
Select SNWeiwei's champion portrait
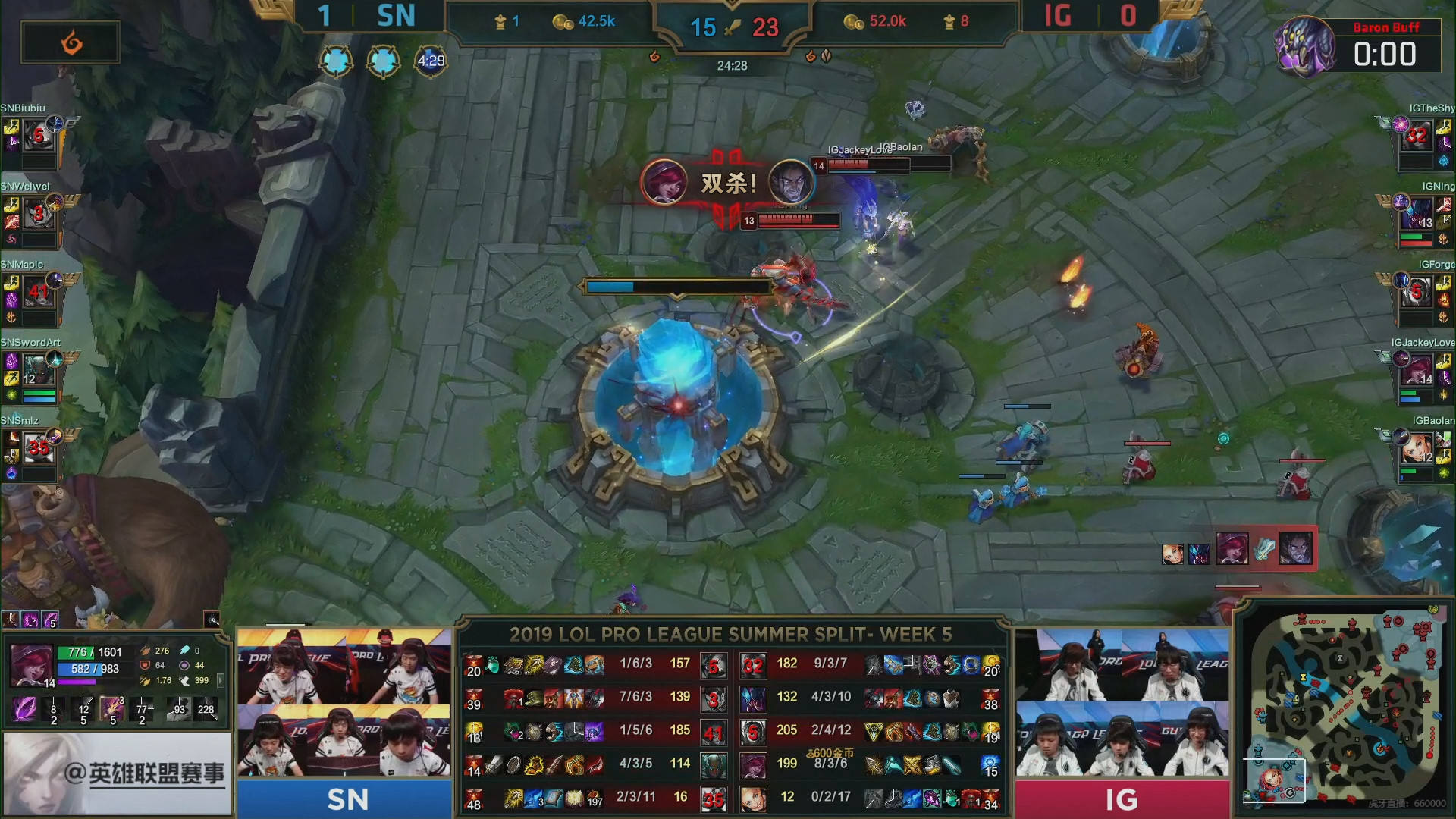pyautogui.click(x=38, y=215)
